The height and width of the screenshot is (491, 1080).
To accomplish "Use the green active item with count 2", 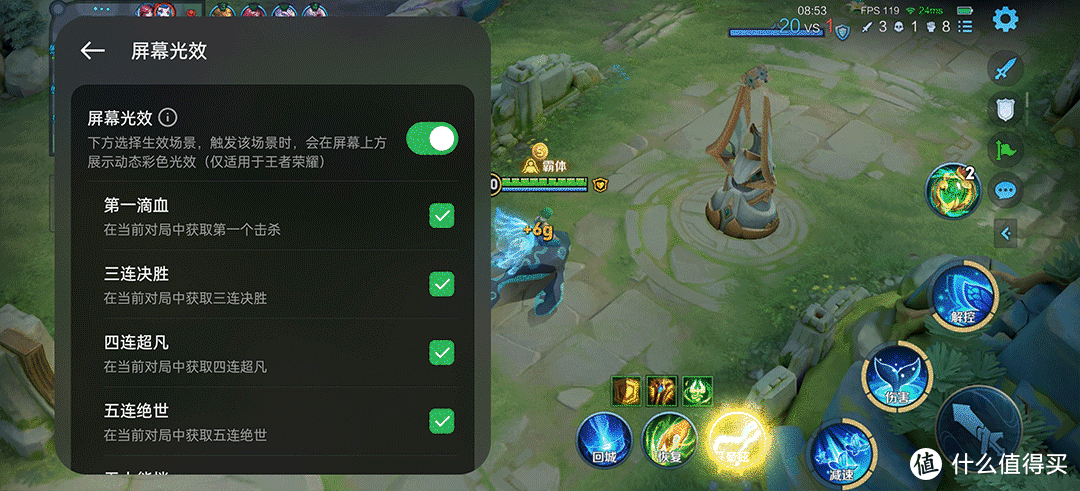I will click(950, 190).
